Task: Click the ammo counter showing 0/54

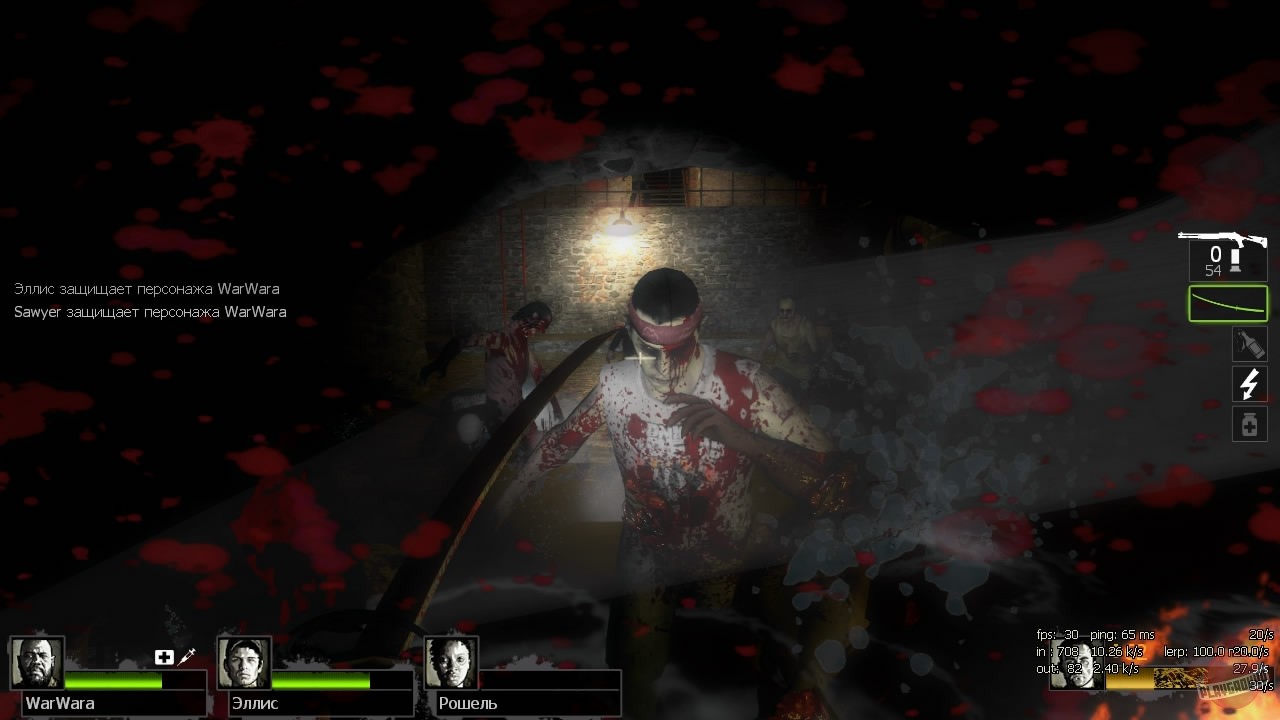Action: coord(1213,258)
